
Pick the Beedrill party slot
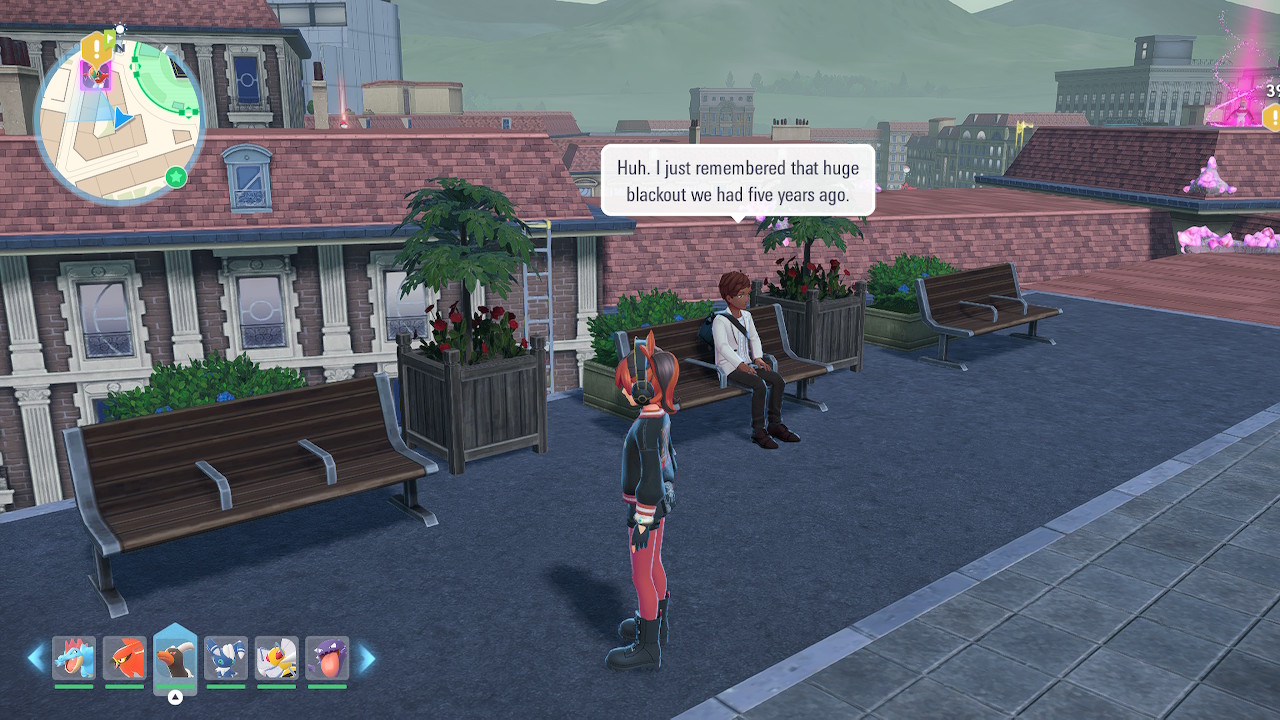pos(276,658)
